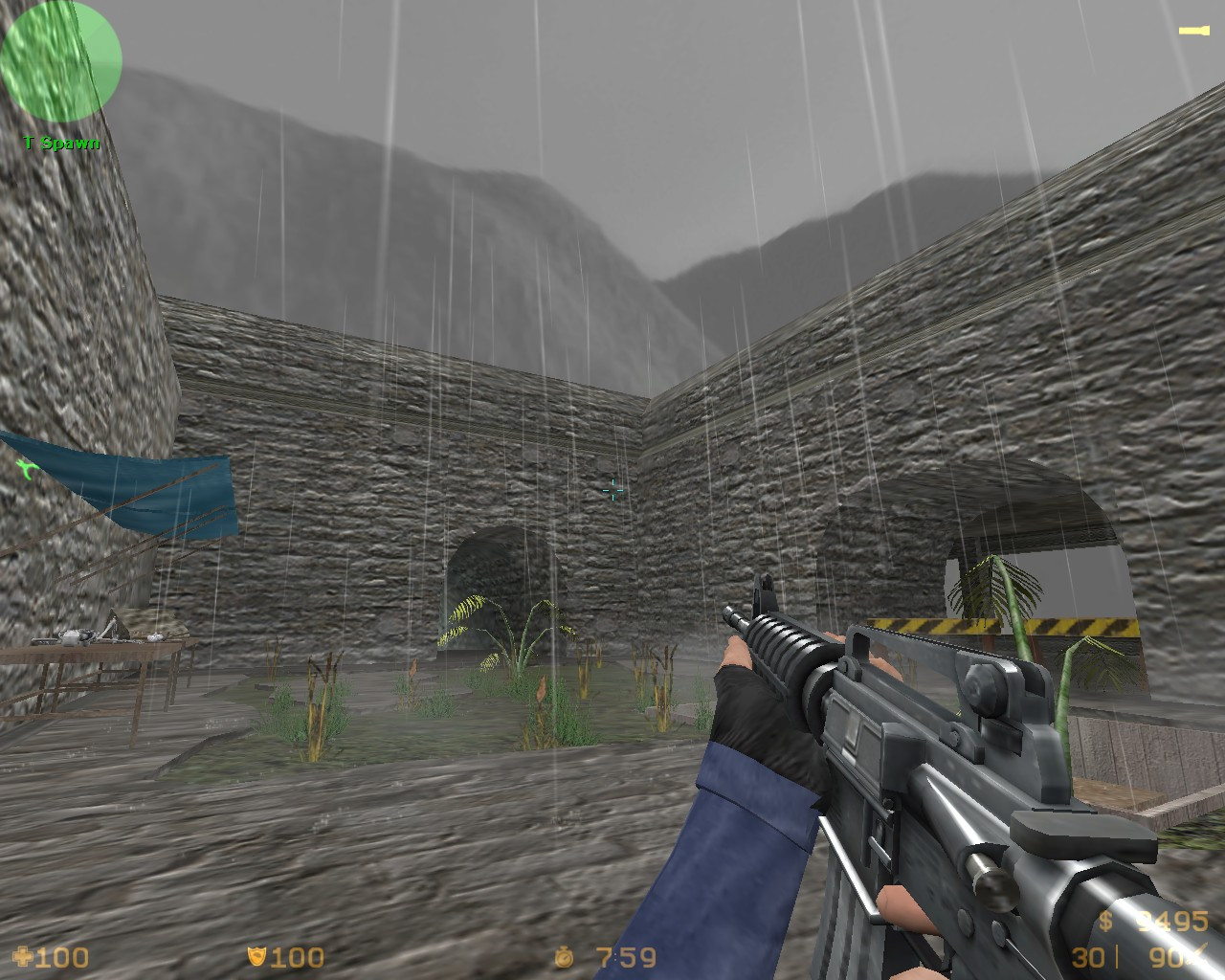Click the green radar circle

pos(61,61)
